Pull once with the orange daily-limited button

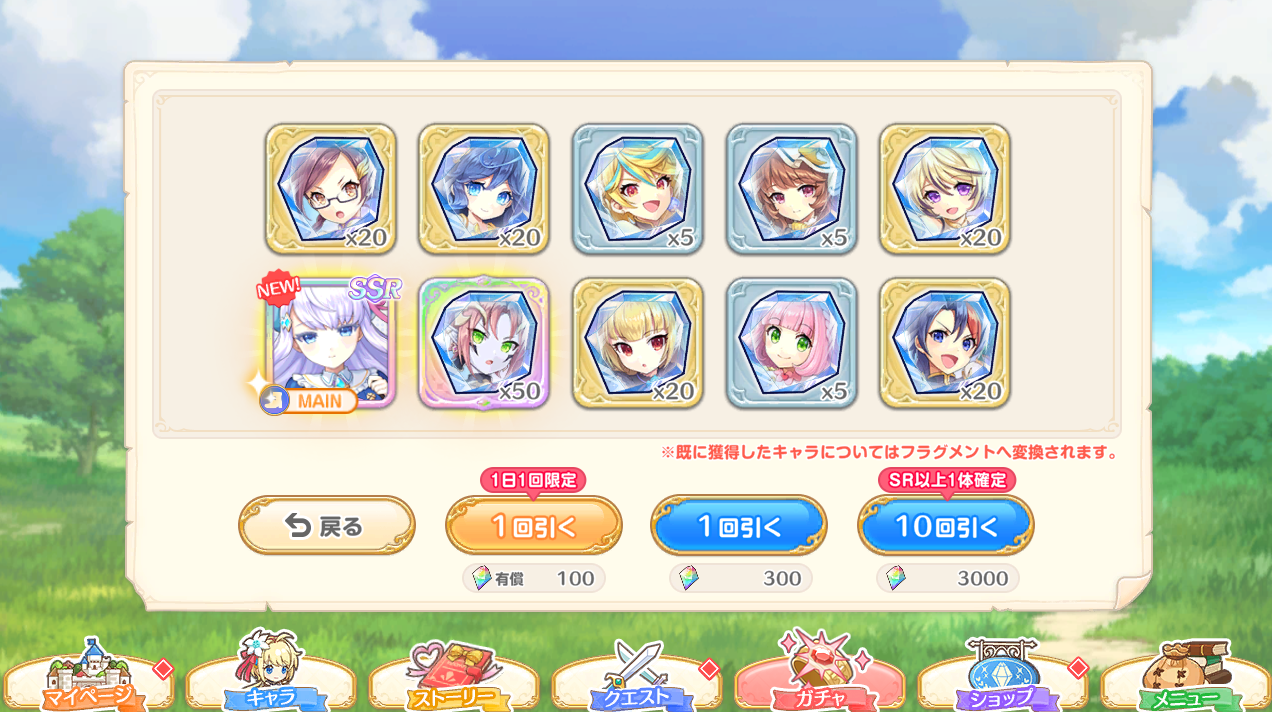[x=533, y=526]
